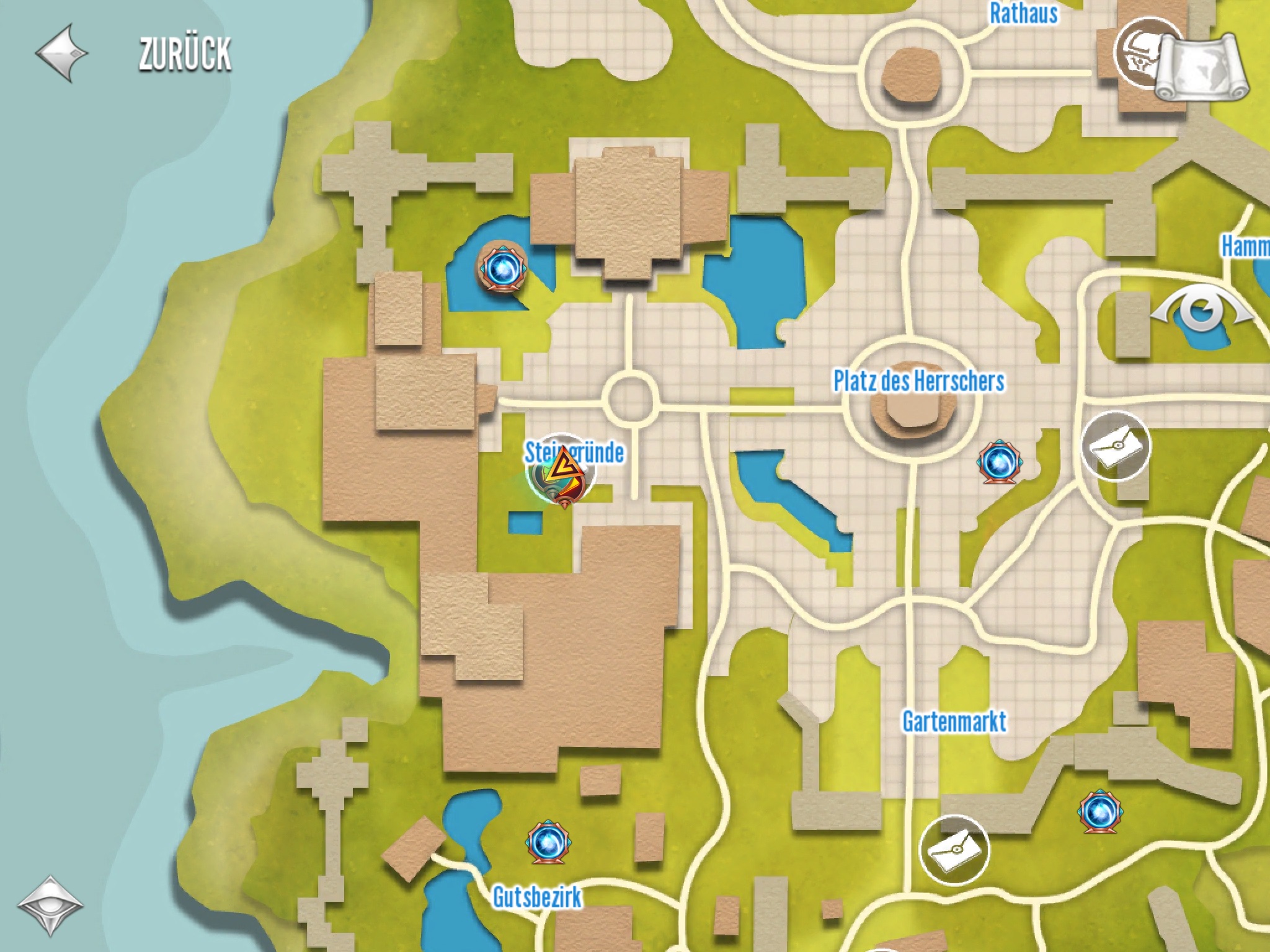Select the blue orb marker above Gutsbezirk

pyautogui.click(x=548, y=843)
